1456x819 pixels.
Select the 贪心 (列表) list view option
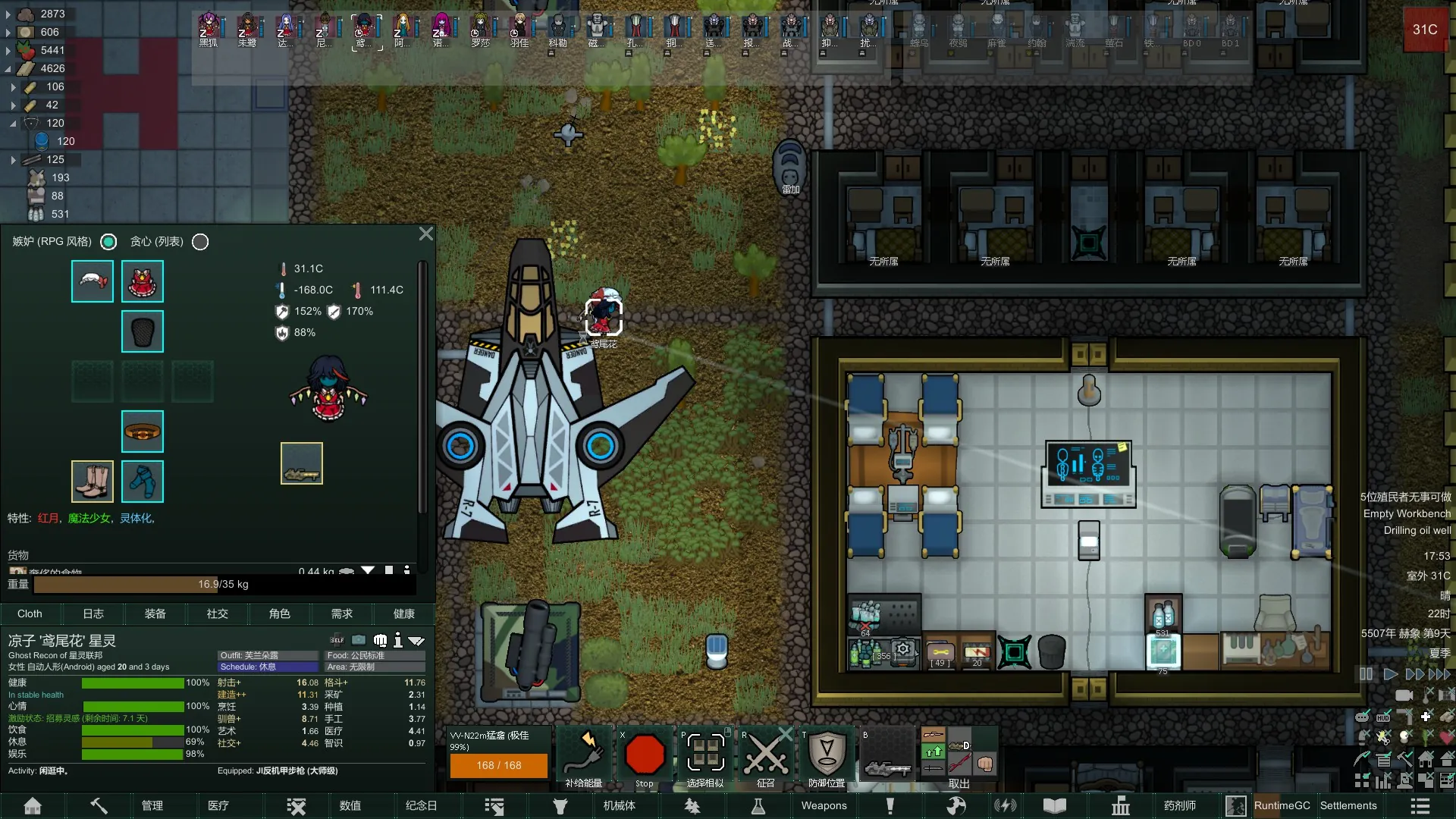coord(200,242)
